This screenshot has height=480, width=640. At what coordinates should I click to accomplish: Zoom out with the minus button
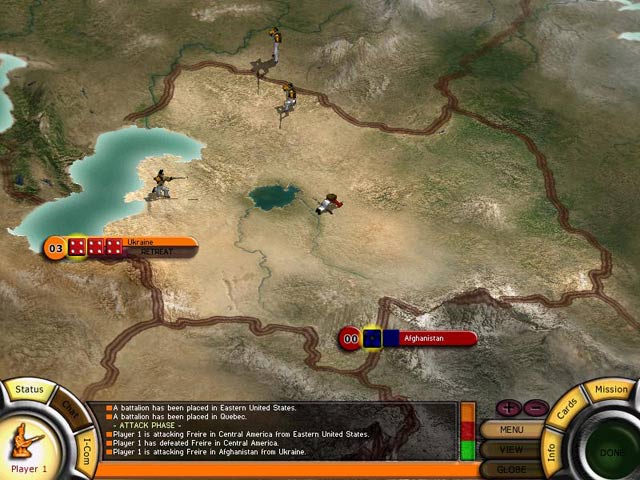click(x=535, y=408)
